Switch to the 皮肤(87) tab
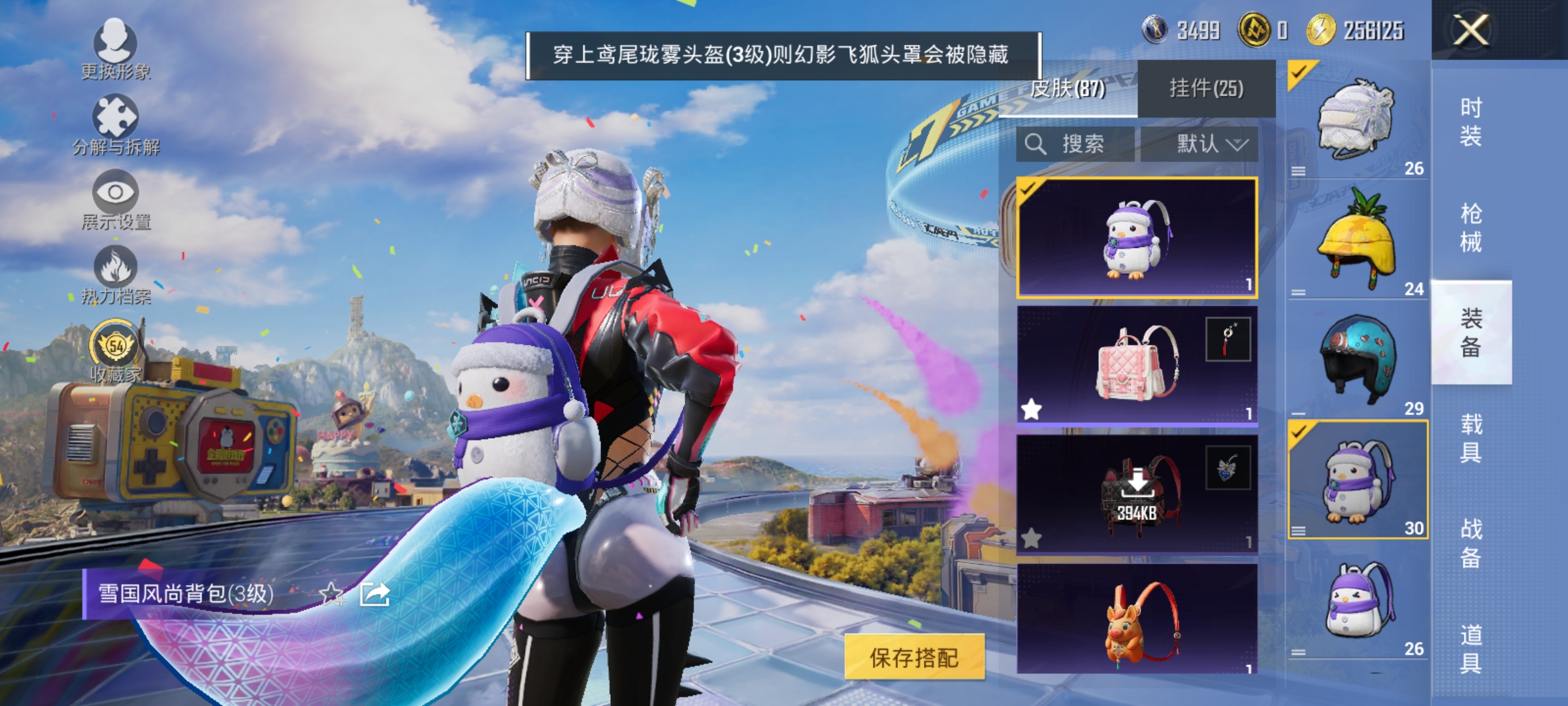This screenshot has height=706, width=1568. coord(1069,88)
